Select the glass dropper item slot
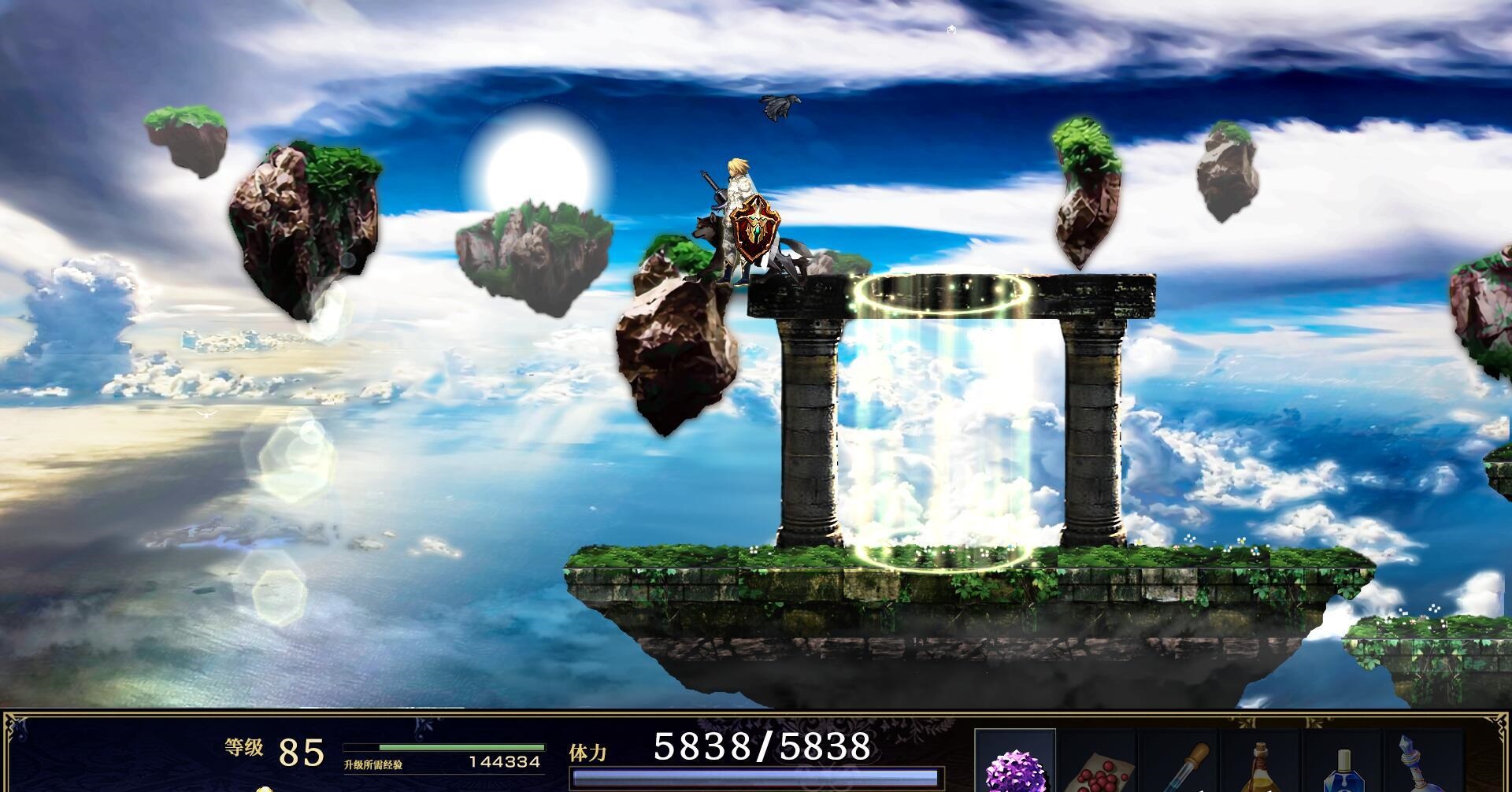The height and width of the screenshot is (792, 1512). pyautogui.click(x=1180, y=768)
